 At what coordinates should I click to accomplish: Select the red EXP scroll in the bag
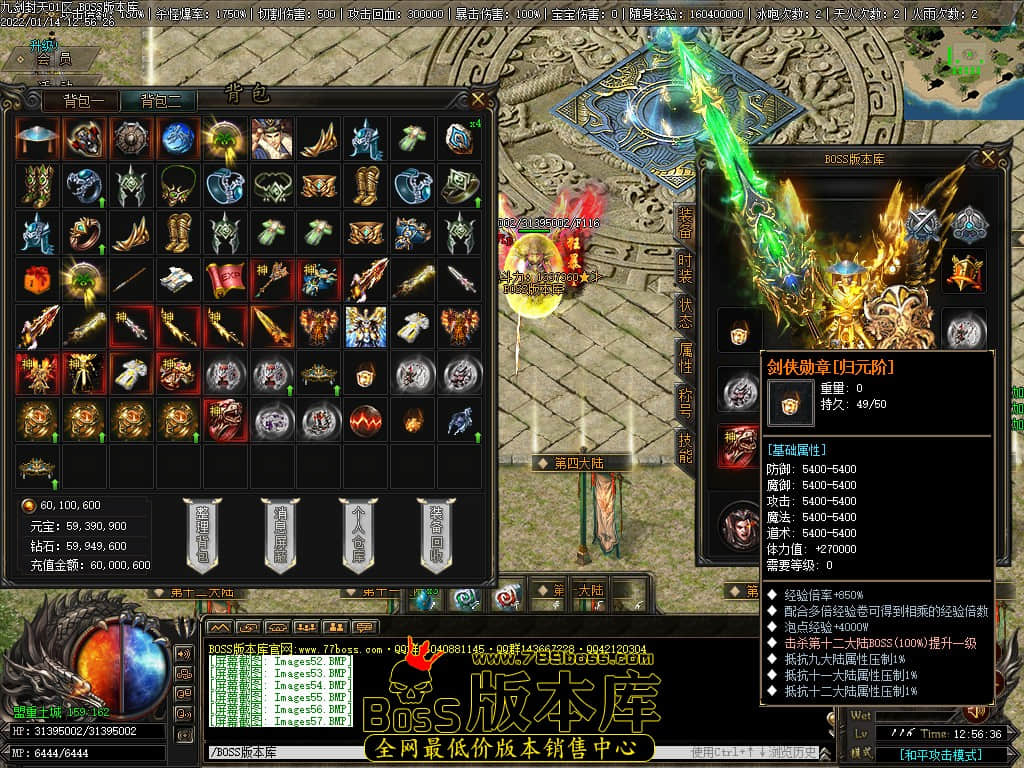click(x=225, y=280)
